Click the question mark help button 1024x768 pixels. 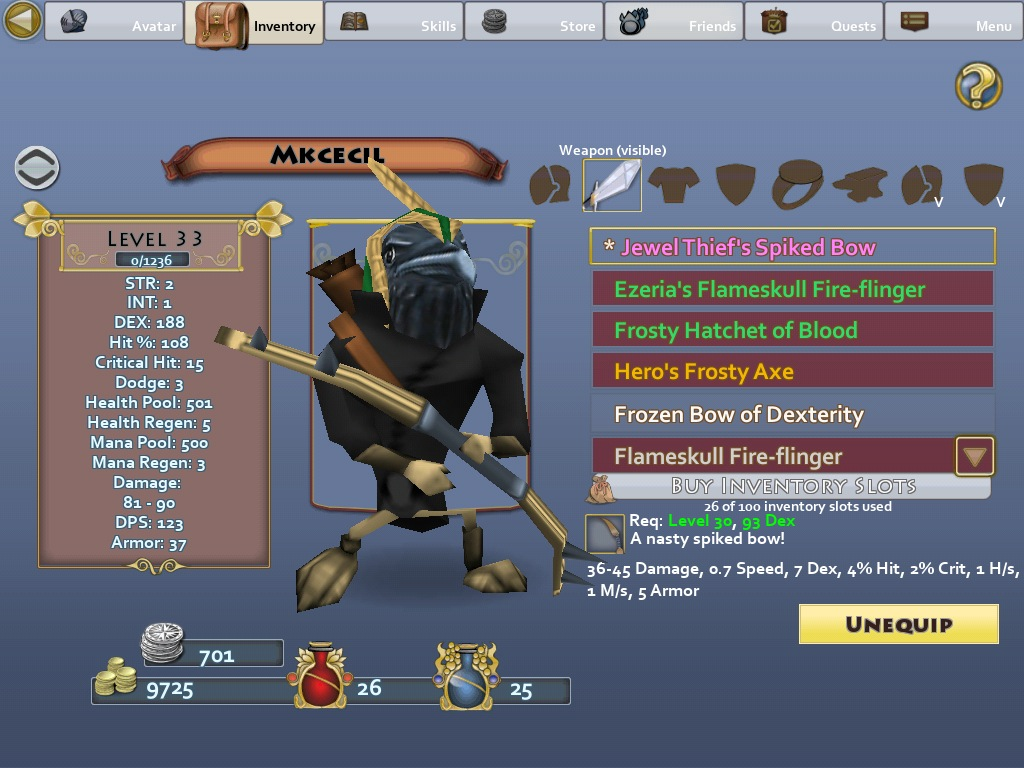tap(978, 85)
